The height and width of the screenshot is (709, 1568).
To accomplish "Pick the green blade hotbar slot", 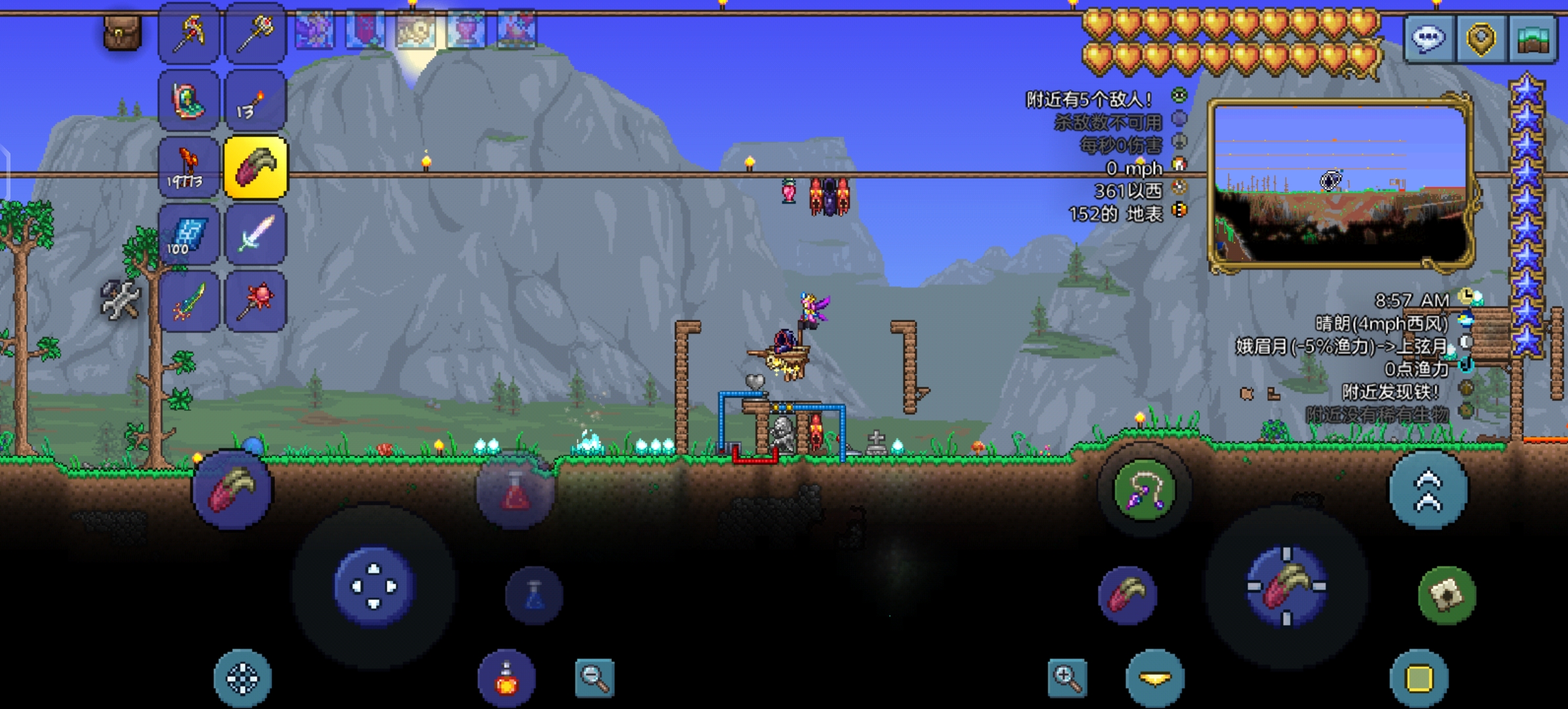I will [189, 302].
